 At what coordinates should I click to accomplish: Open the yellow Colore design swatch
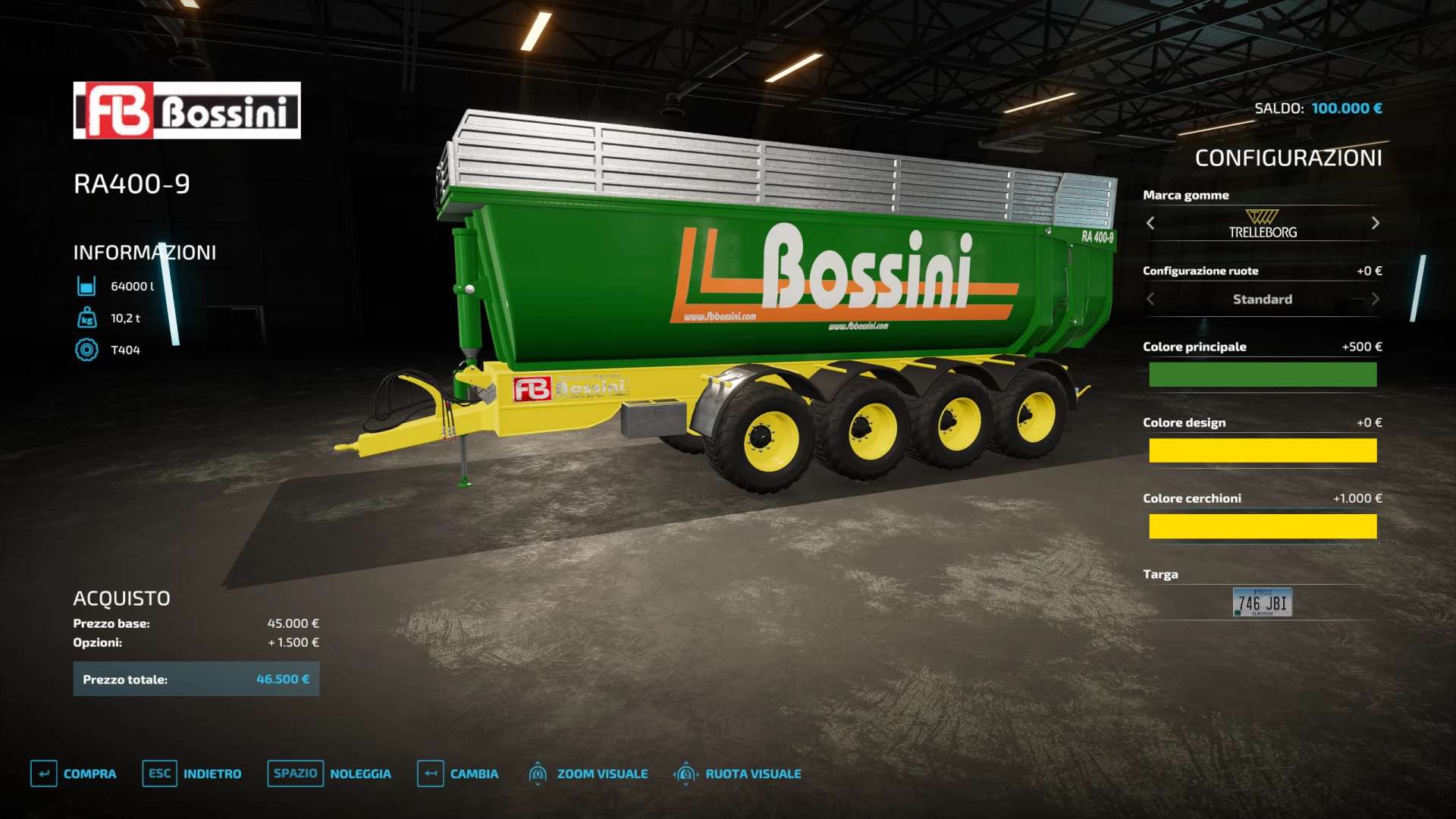pyautogui.click(x=1262, y=450)
